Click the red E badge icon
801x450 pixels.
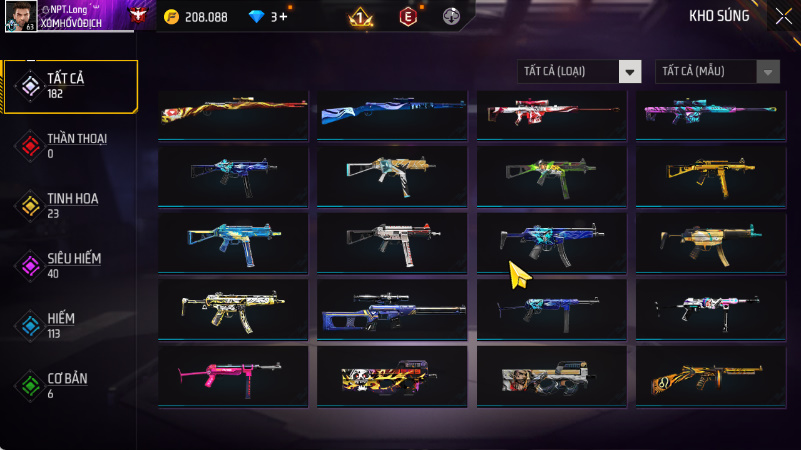tap(407, 17)
